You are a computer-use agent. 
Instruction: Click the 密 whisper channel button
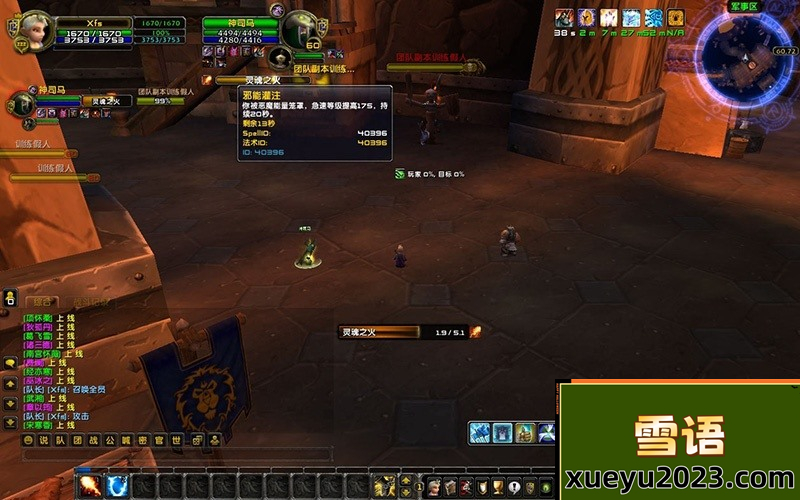(x=141, y=440)
